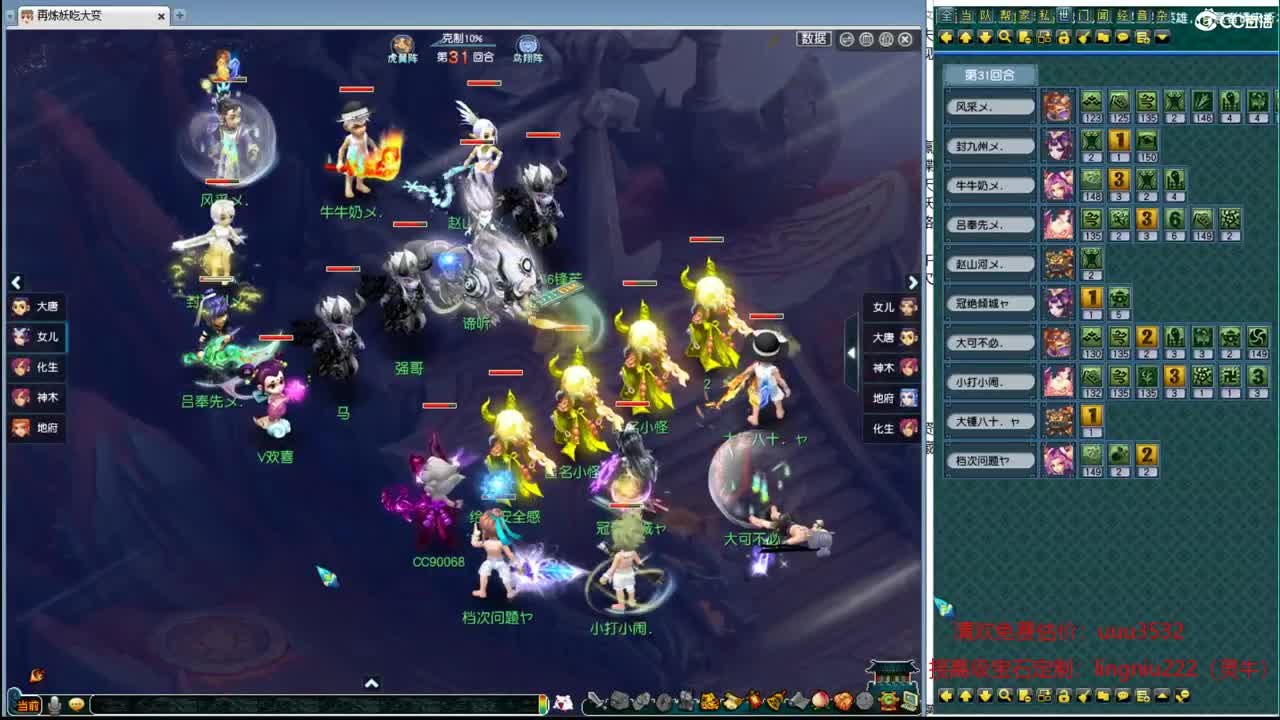
Task: Expand the chat options dropdown arrow
Action: pos(1162,37)
